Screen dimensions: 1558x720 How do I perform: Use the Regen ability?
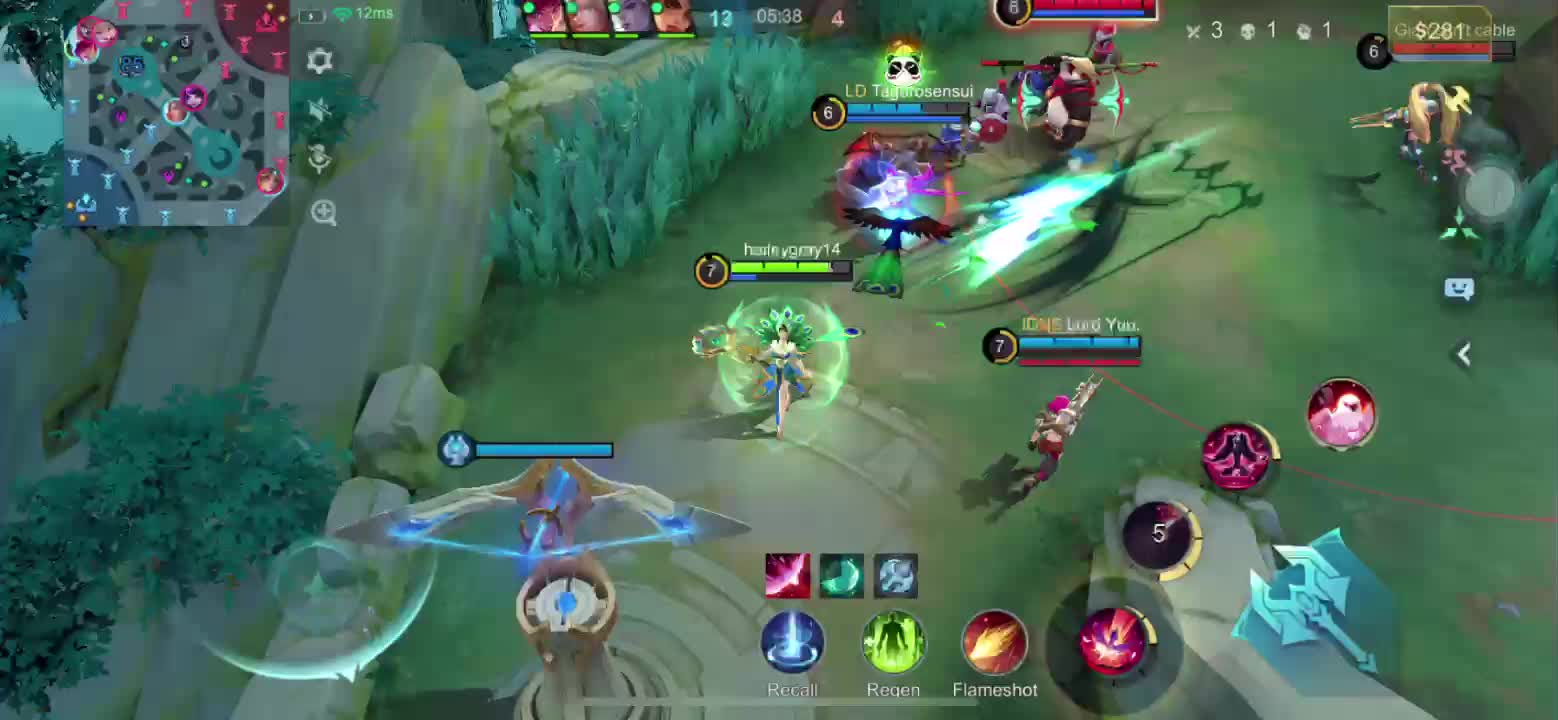[893, 643]
